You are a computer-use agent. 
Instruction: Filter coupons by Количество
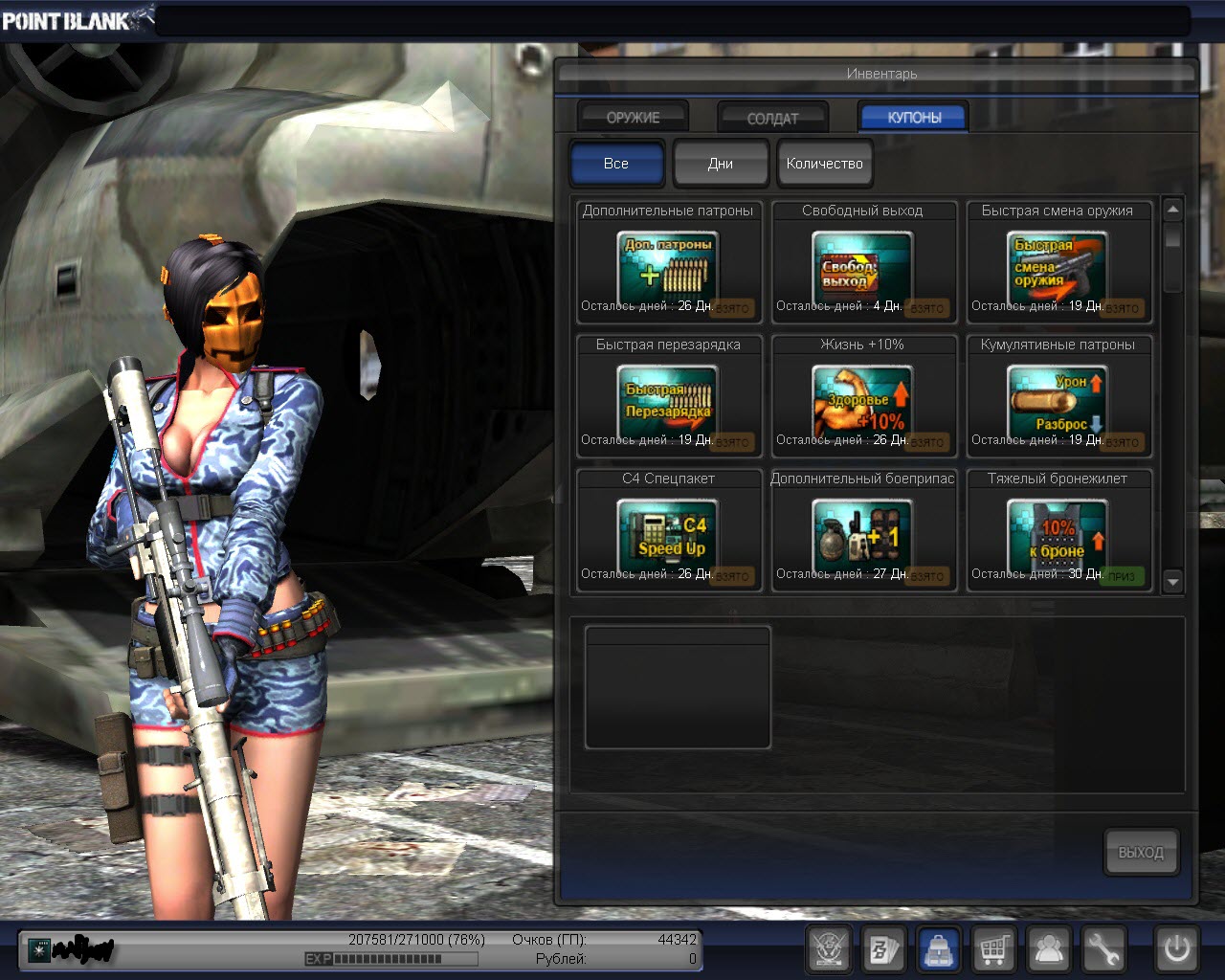824,163
